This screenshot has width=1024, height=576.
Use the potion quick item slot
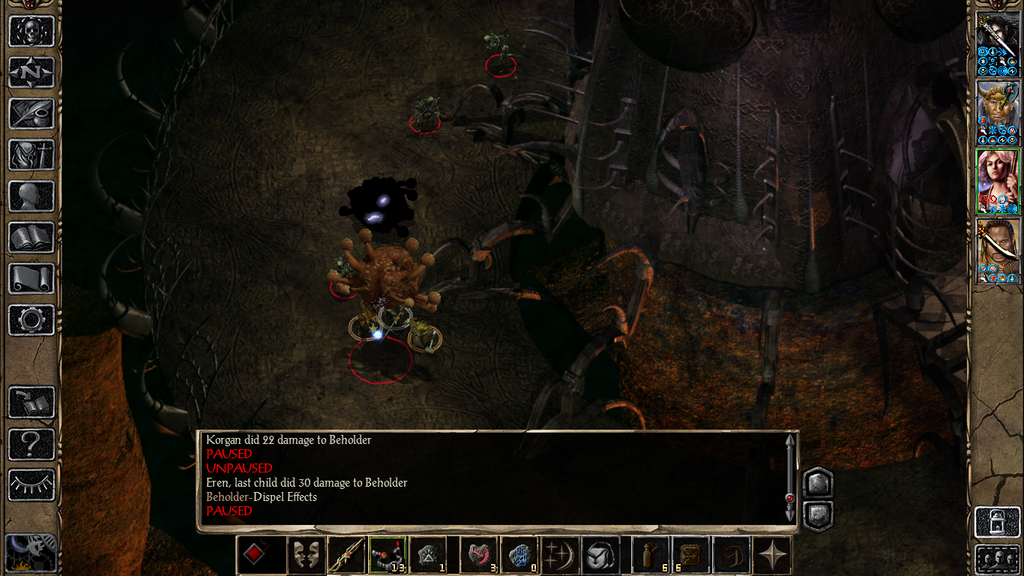[649, 555]
